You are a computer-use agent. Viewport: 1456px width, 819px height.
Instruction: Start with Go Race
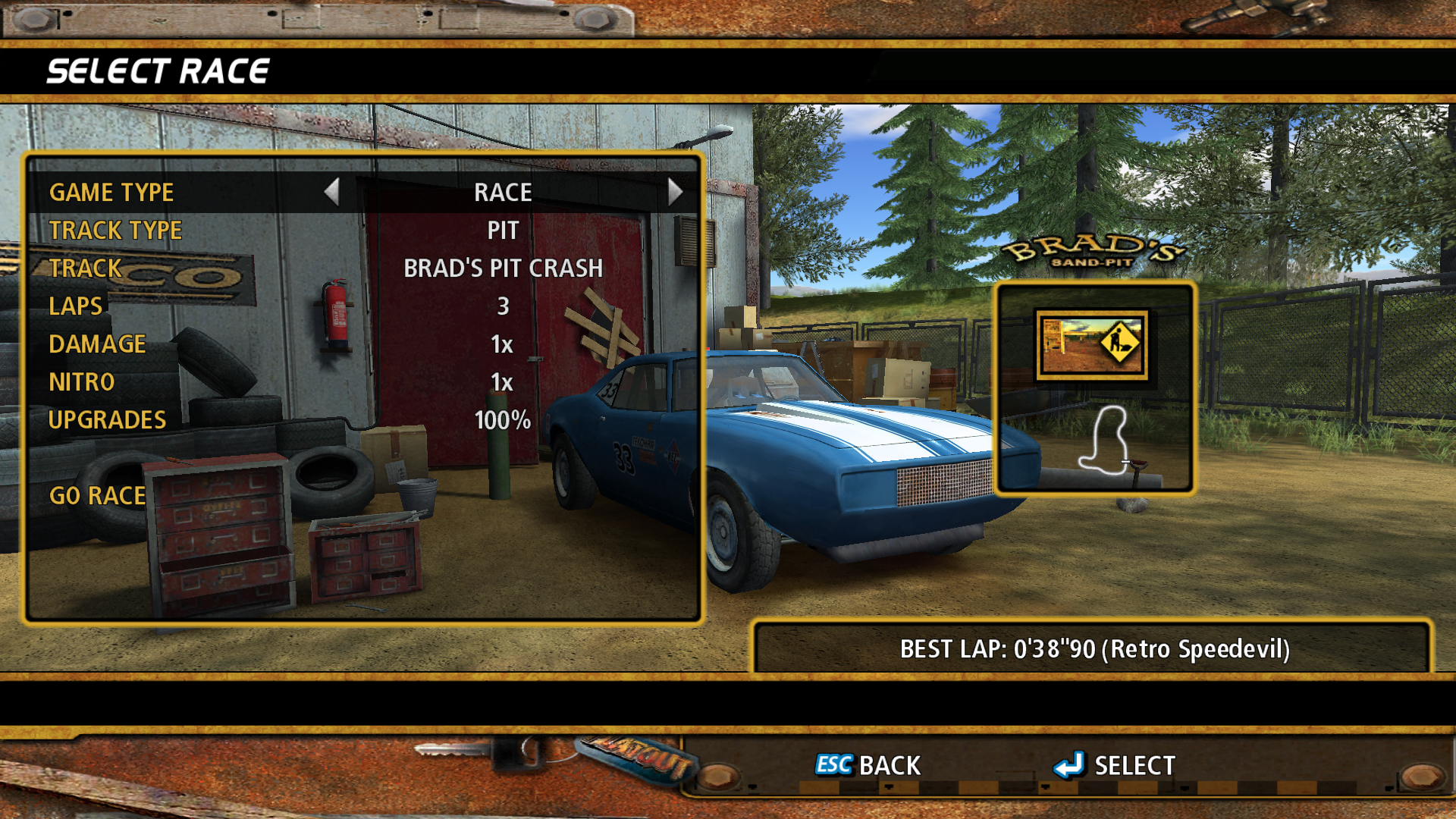coord(97,496)
